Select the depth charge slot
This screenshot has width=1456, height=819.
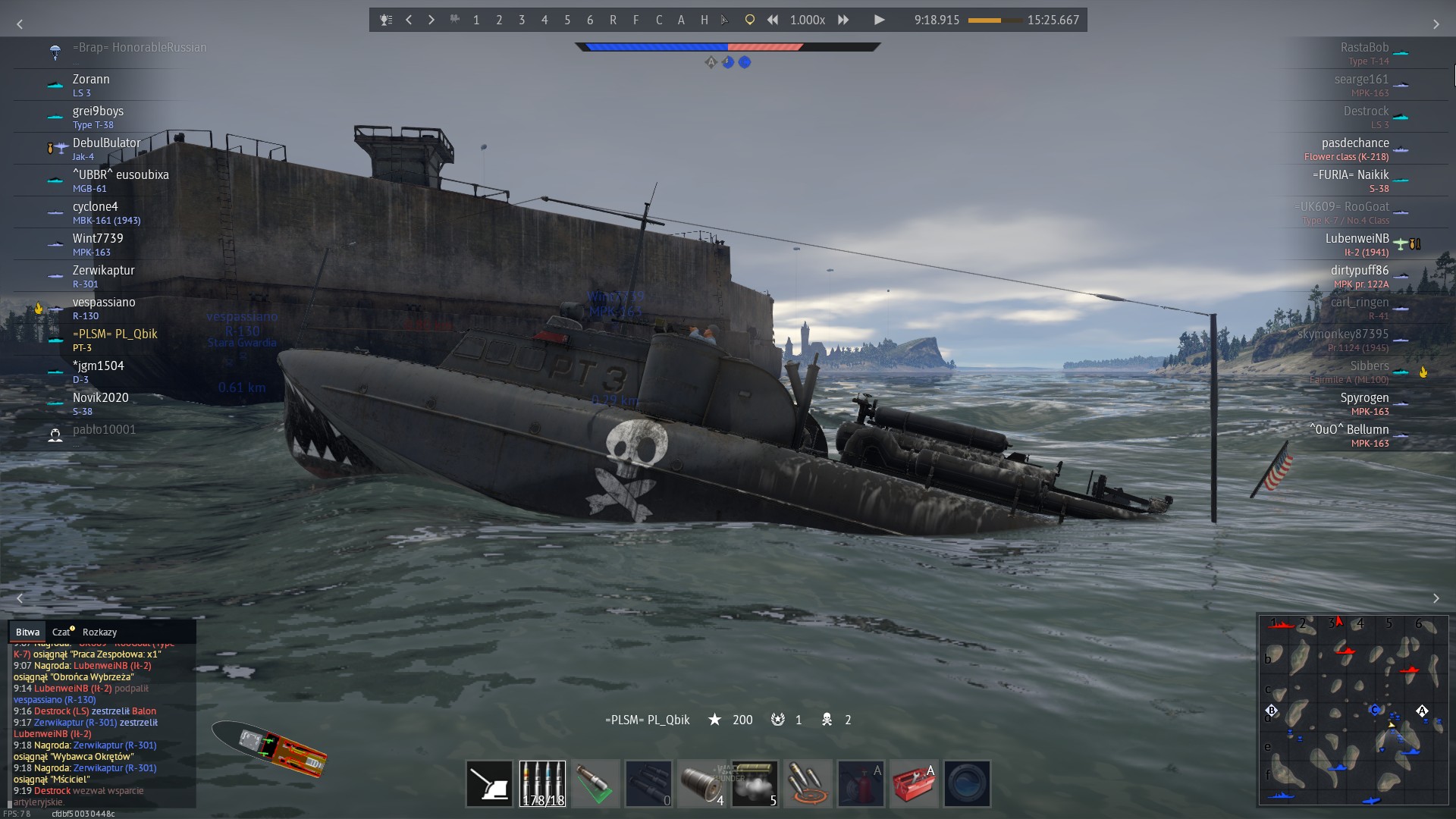(701, 783)
